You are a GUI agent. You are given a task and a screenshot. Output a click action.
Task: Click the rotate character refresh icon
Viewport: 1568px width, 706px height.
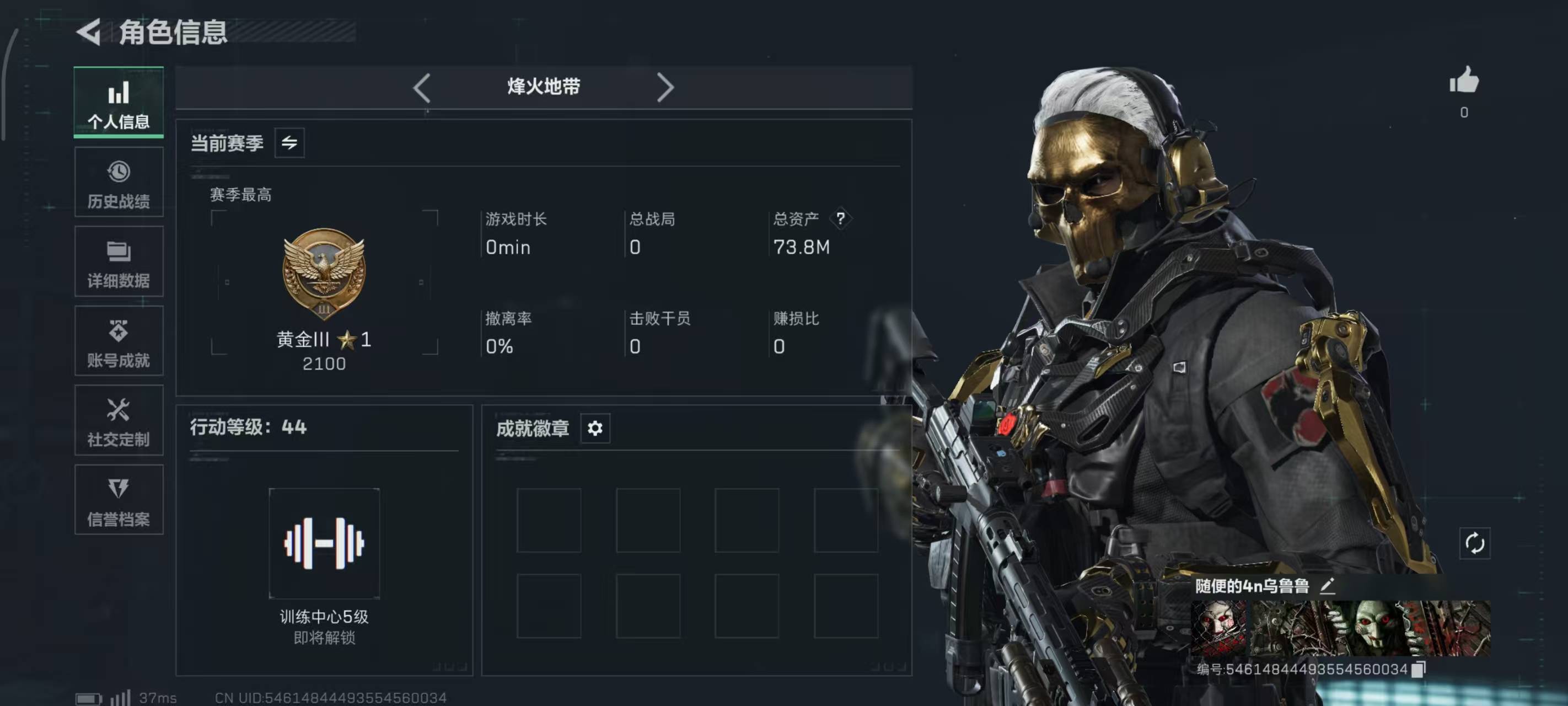[x=1474, y=543]
